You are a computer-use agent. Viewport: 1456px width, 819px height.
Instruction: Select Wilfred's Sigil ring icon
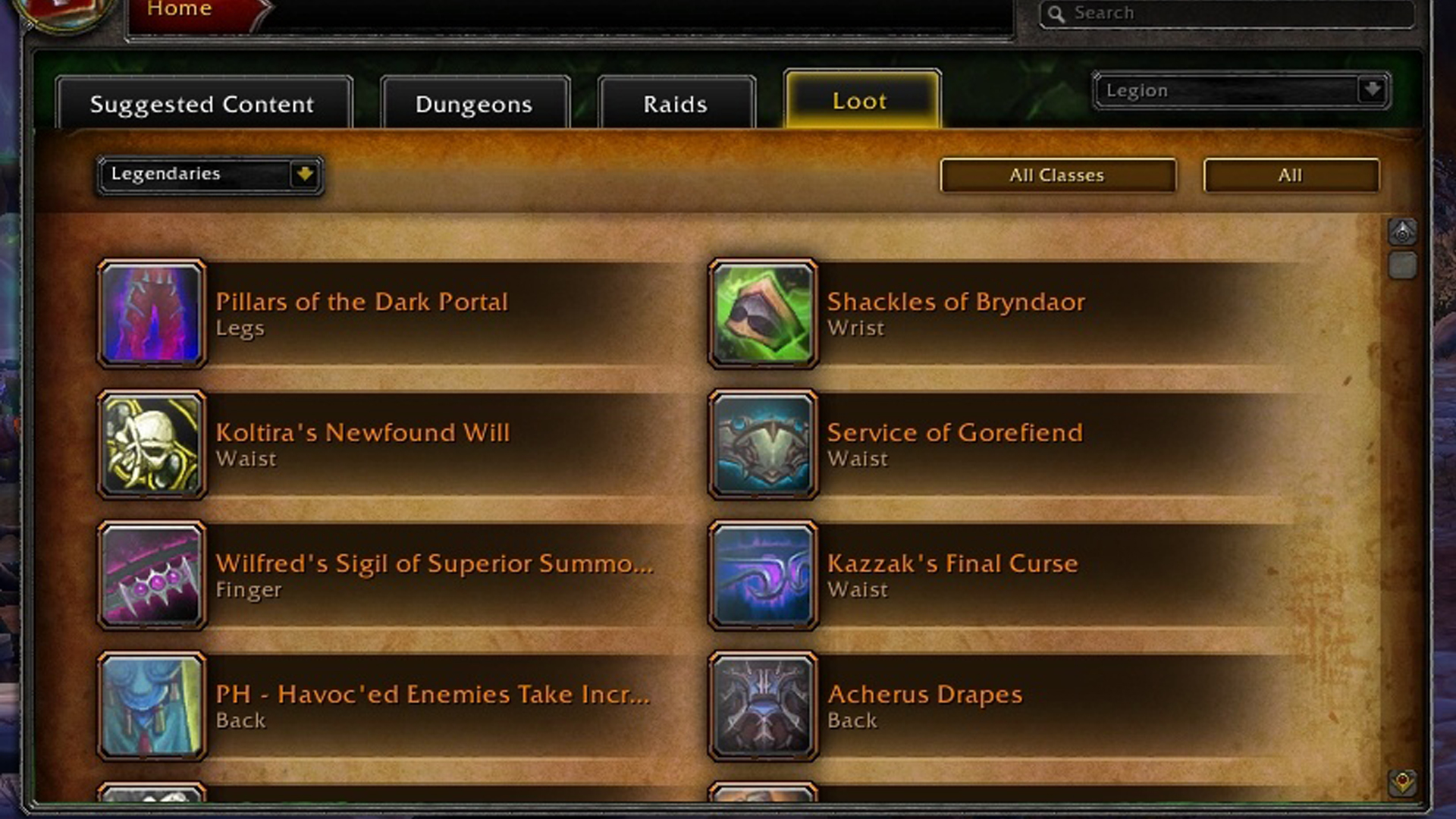coord(152,576)
